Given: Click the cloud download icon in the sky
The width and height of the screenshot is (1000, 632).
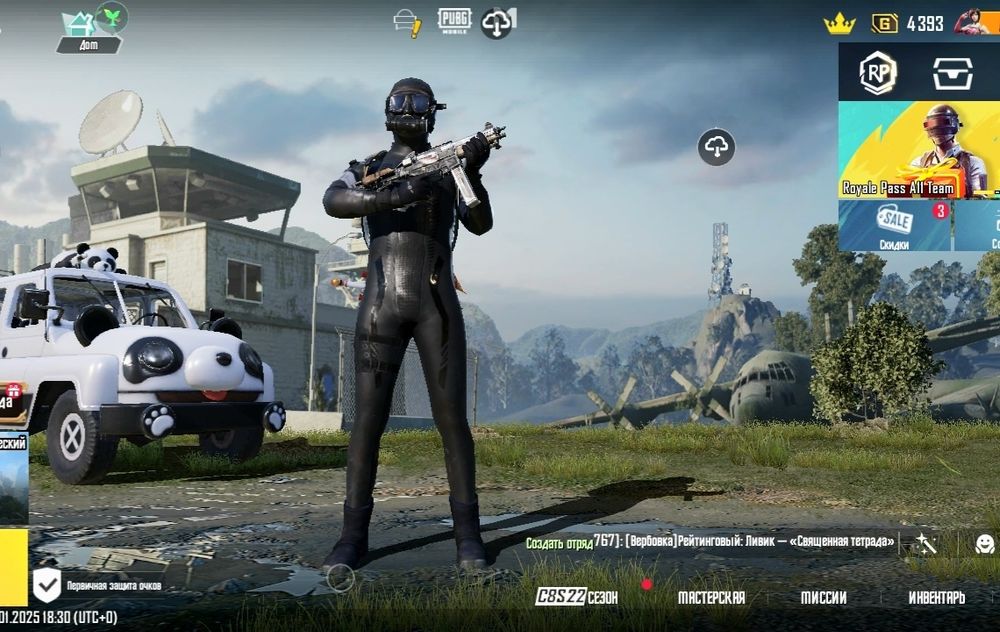Looking at the screenshot, I should point(716,148).
